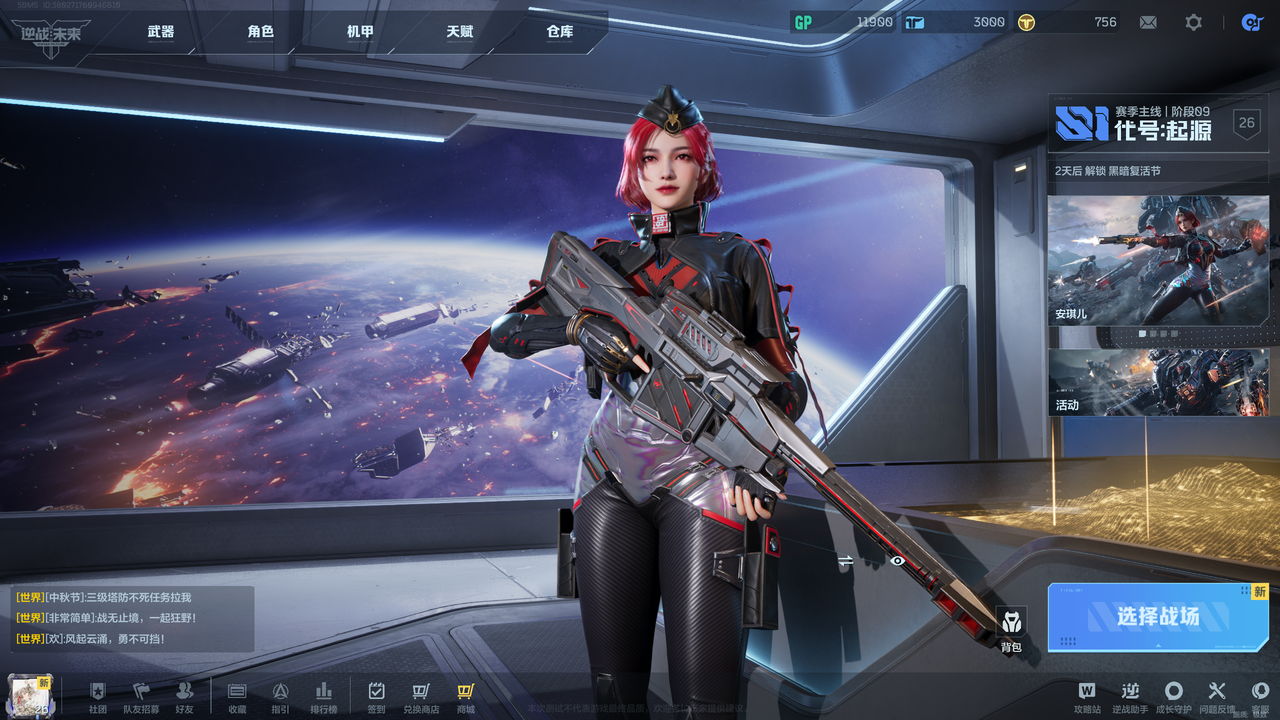Click the 选择战场 battlefield button
Viewport: 1280px width, 720px height.
pos(1158,617)
